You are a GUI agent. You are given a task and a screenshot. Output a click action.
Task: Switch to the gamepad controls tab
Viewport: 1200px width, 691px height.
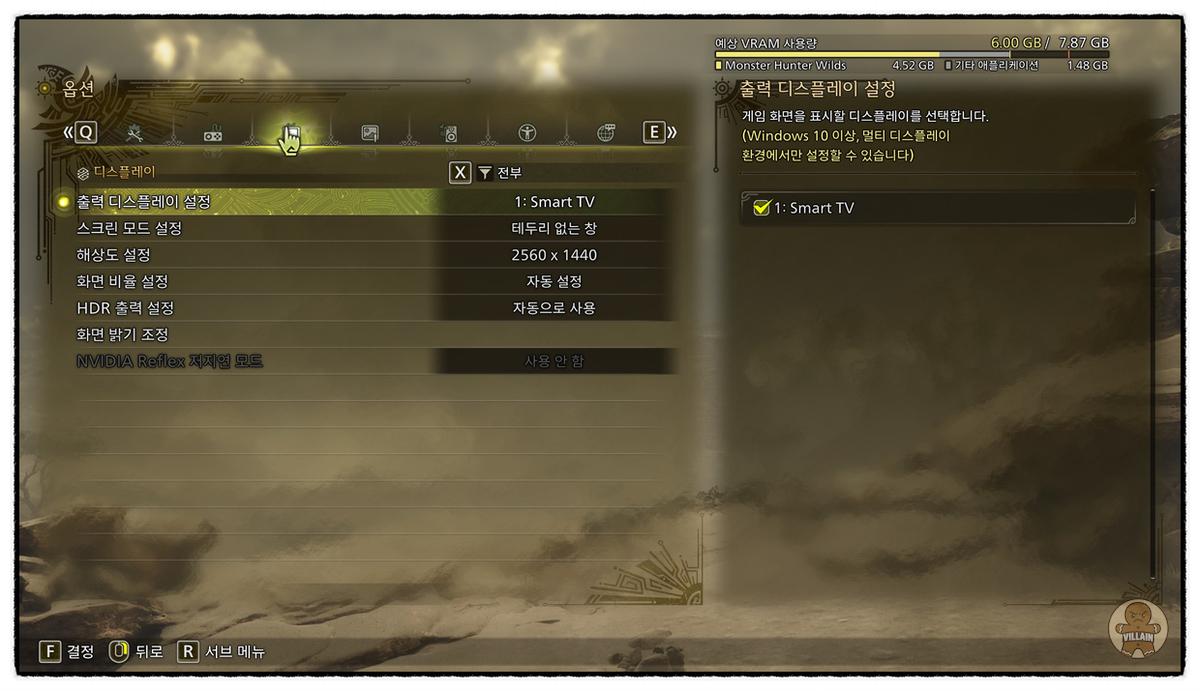[213, 134]
